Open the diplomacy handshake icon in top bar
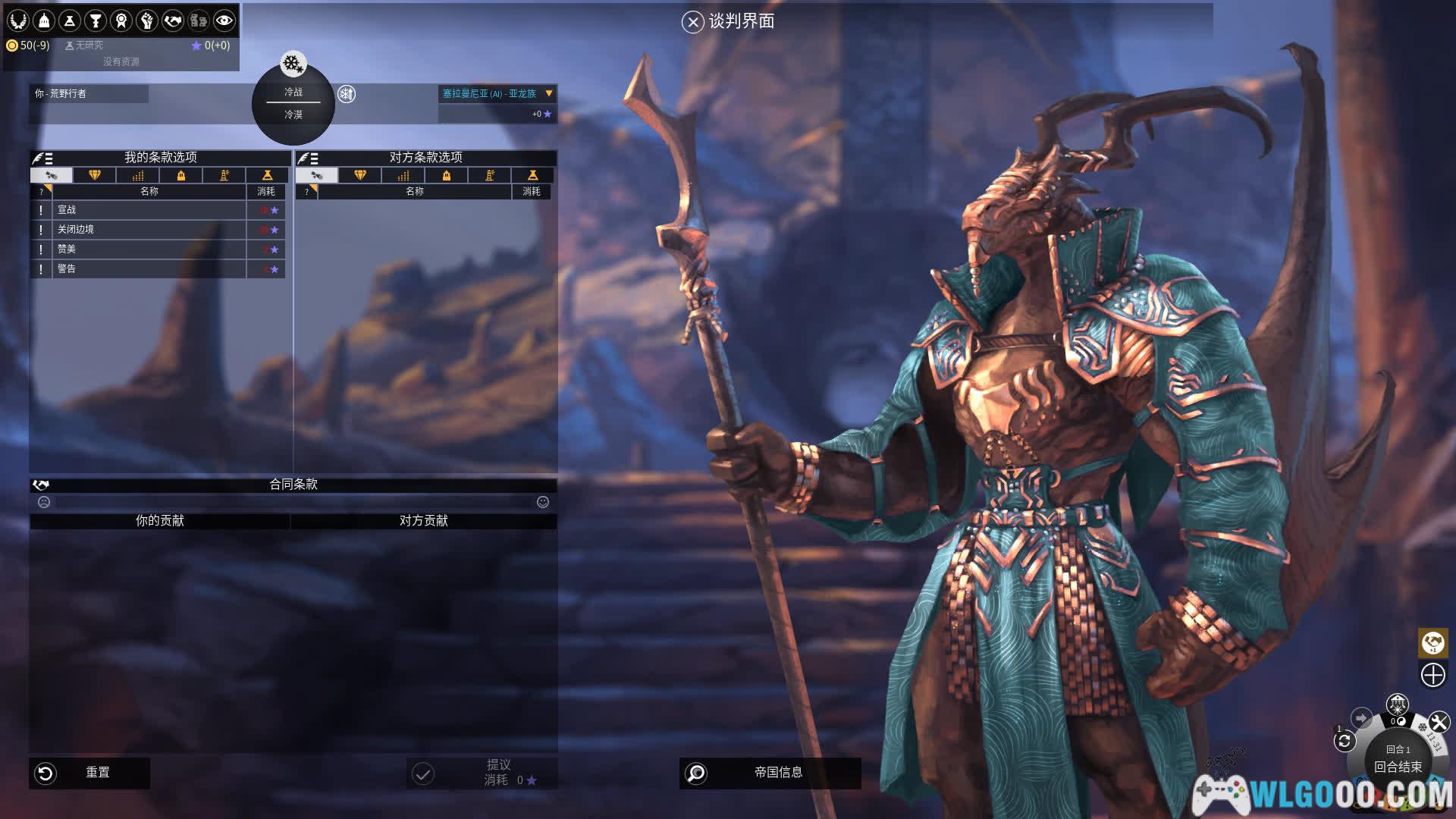The width and height of the screenshot is (1456, 819). pos(173,20)
